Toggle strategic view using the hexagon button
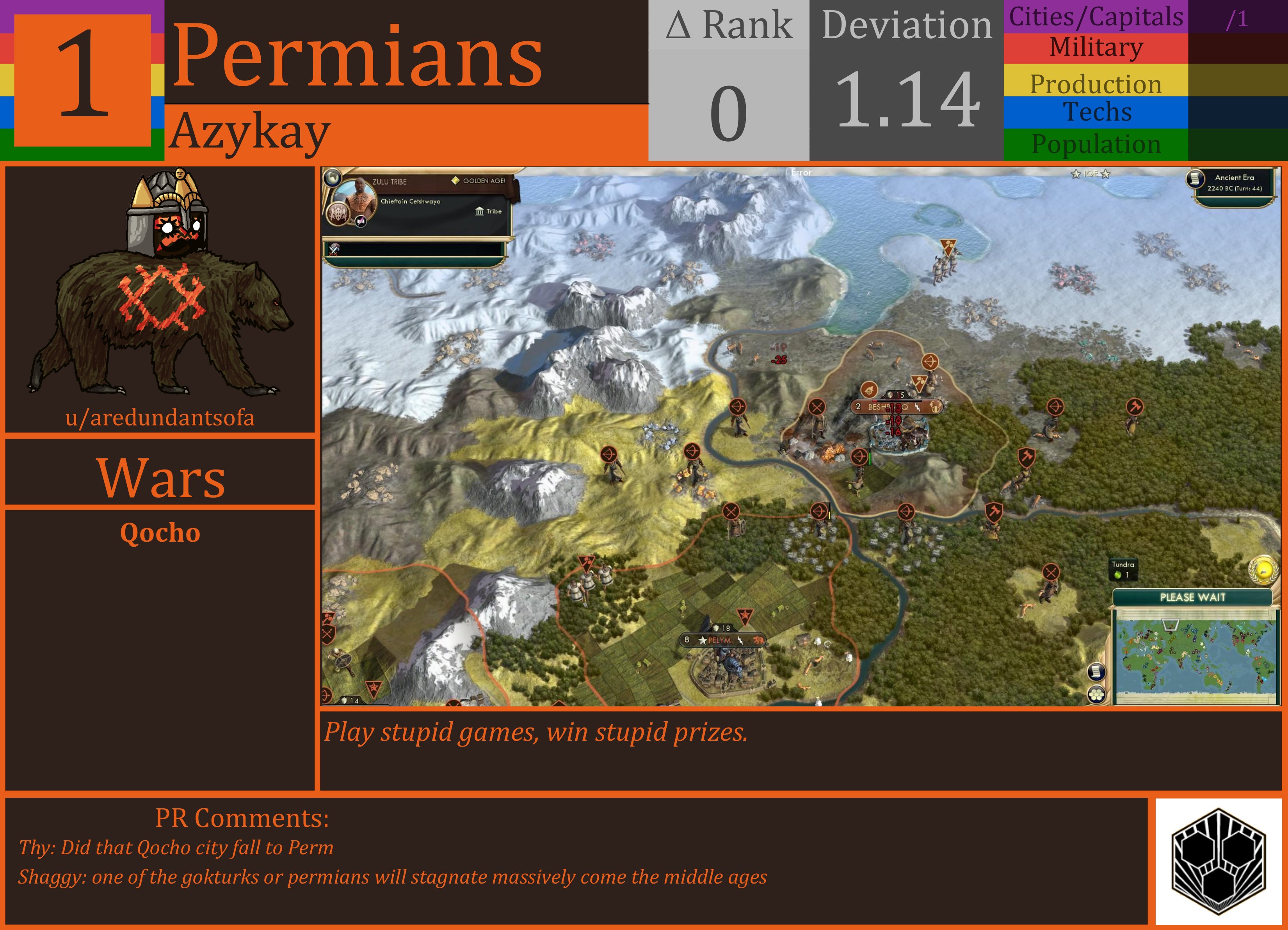The width and height of the screenshot is (1288, 930). pos(1096,695)
